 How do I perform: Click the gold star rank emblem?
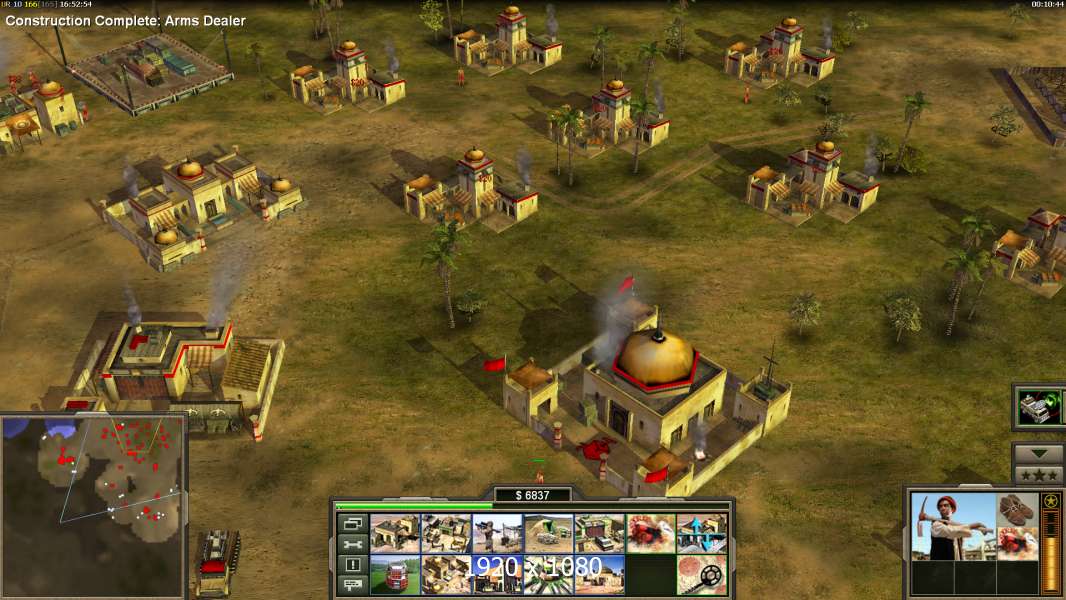tap(1051, 502)
